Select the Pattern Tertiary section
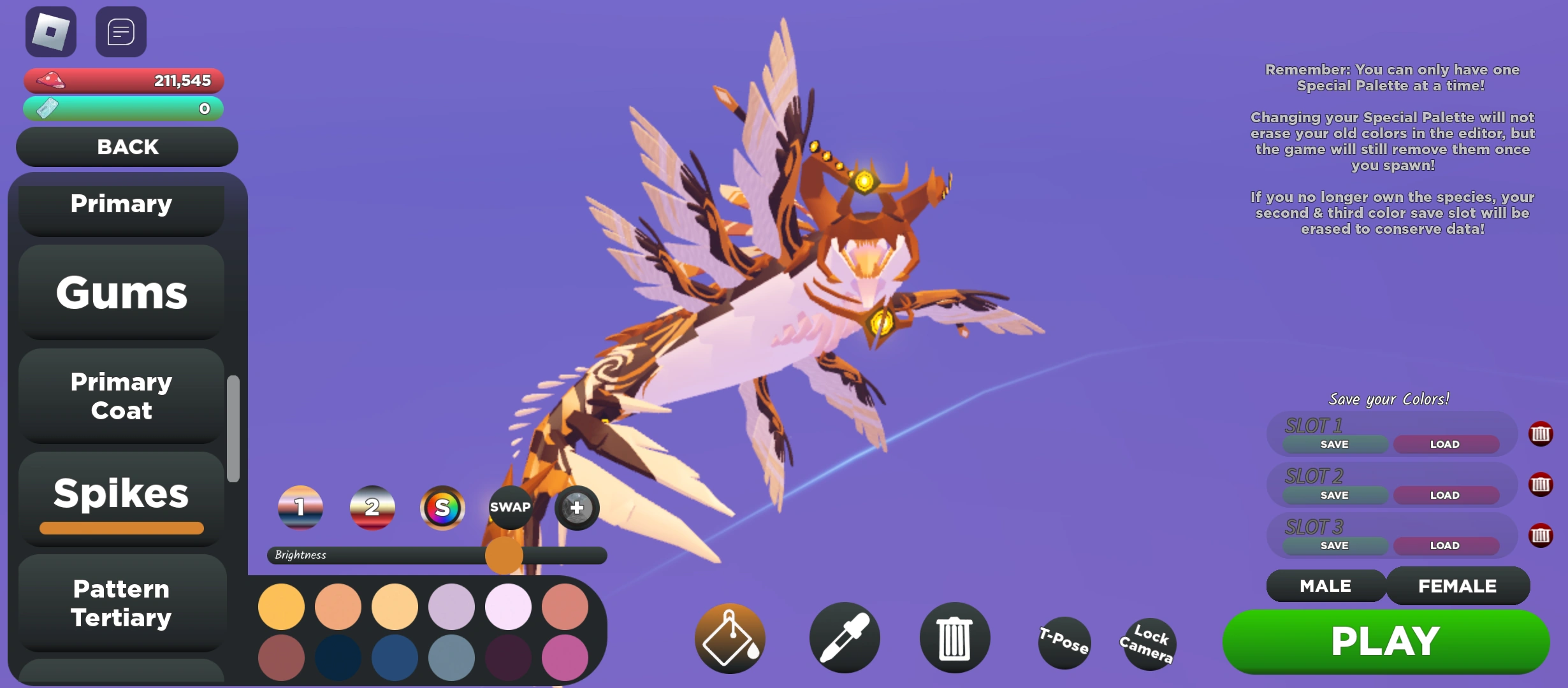This screenshot has height=688, width=1568. click(x=121, y=602)
